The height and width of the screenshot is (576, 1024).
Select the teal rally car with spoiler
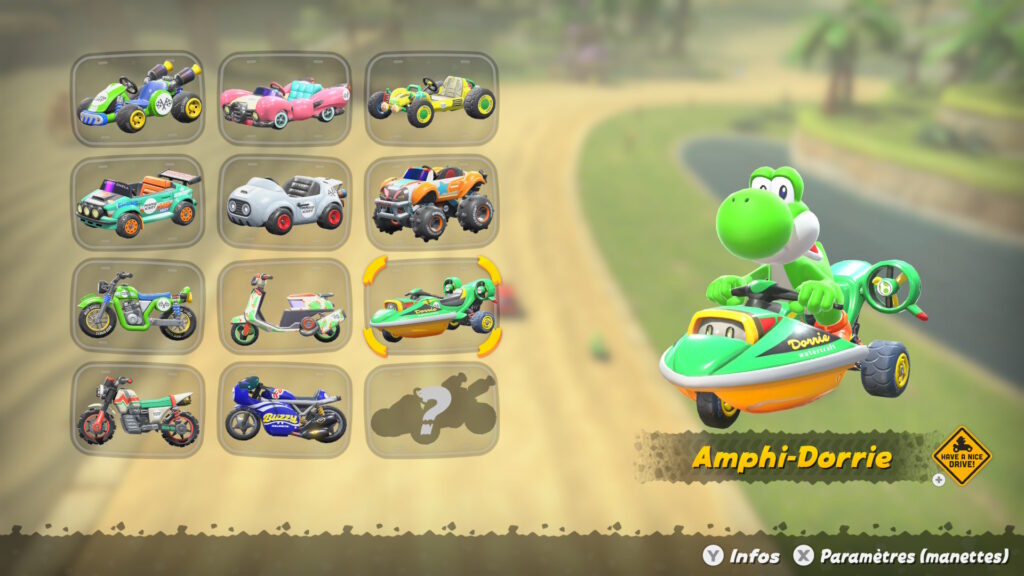tap(138, 203)
